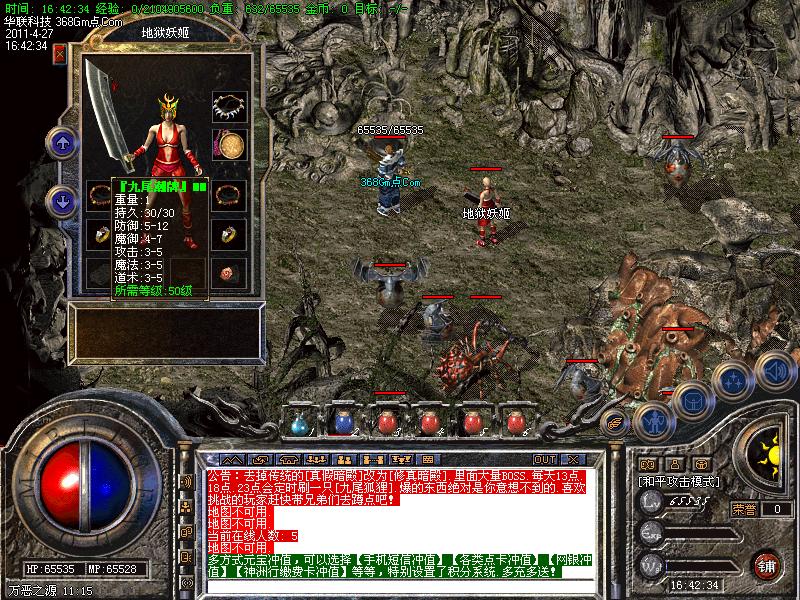Click the X button beside OUT
The height and width of the screenshot is (600, 800).
(572, 460)
